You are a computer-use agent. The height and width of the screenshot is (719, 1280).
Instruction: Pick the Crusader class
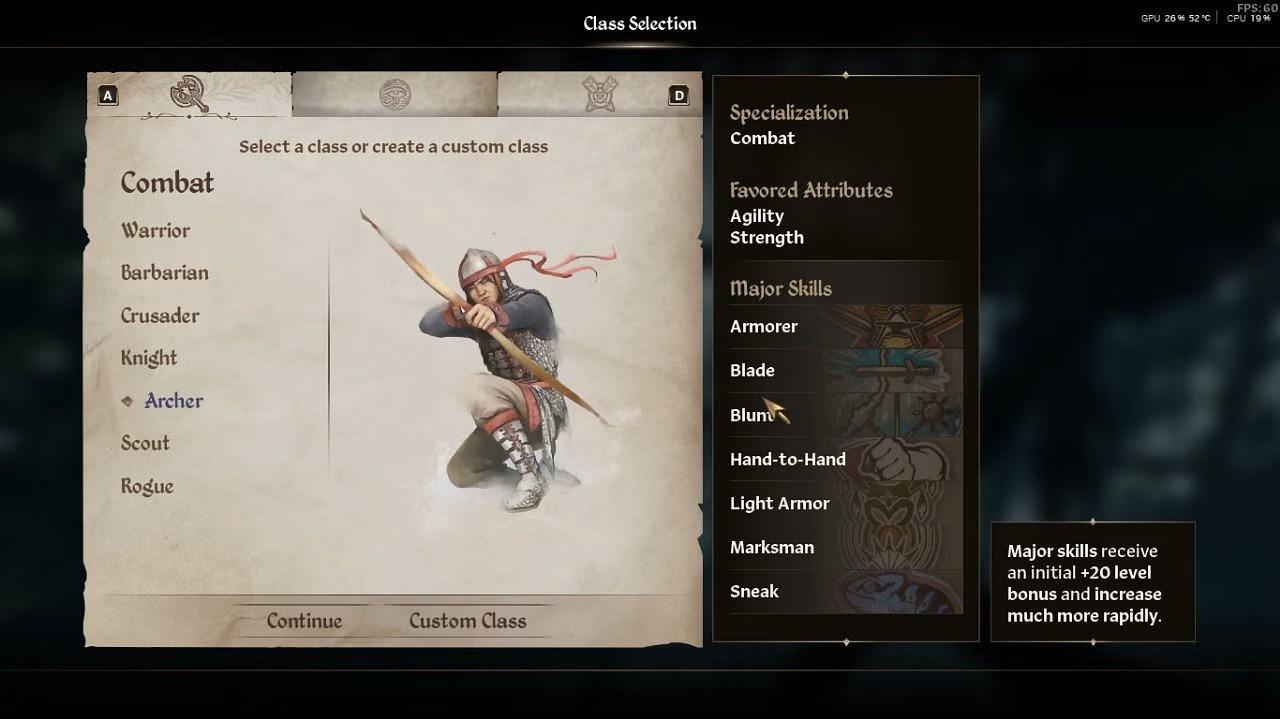pos(160,316)
